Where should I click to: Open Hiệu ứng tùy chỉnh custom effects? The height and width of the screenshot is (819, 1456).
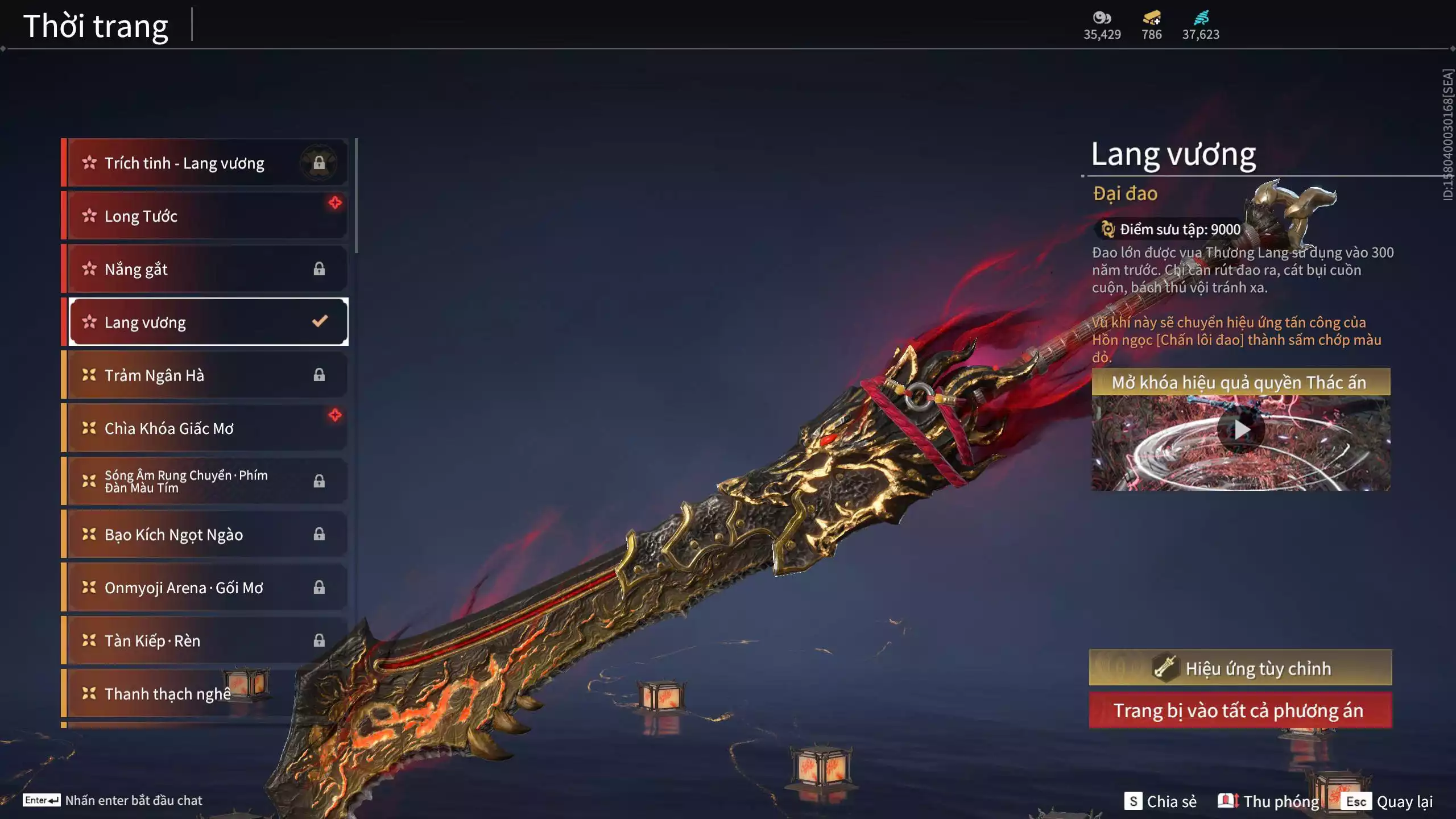pos(1240,668)
